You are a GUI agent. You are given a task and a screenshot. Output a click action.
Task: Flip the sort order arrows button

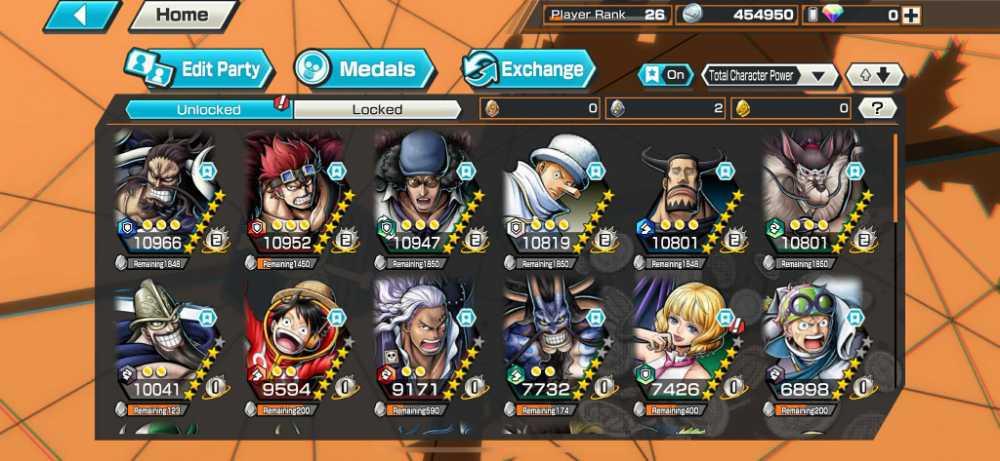tap(875, 75)
